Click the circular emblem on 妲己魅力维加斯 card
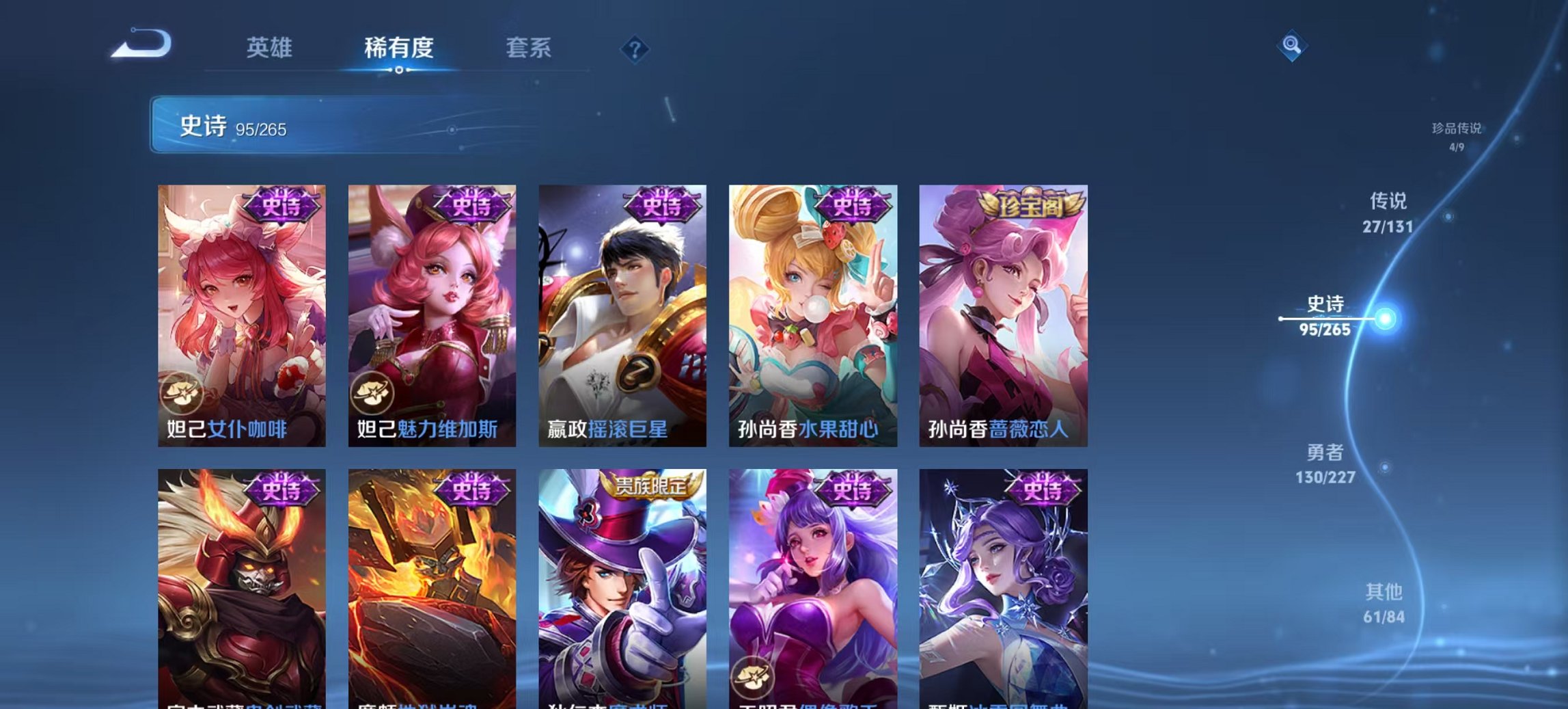1568x709 pixels. [x=372, y=391]
